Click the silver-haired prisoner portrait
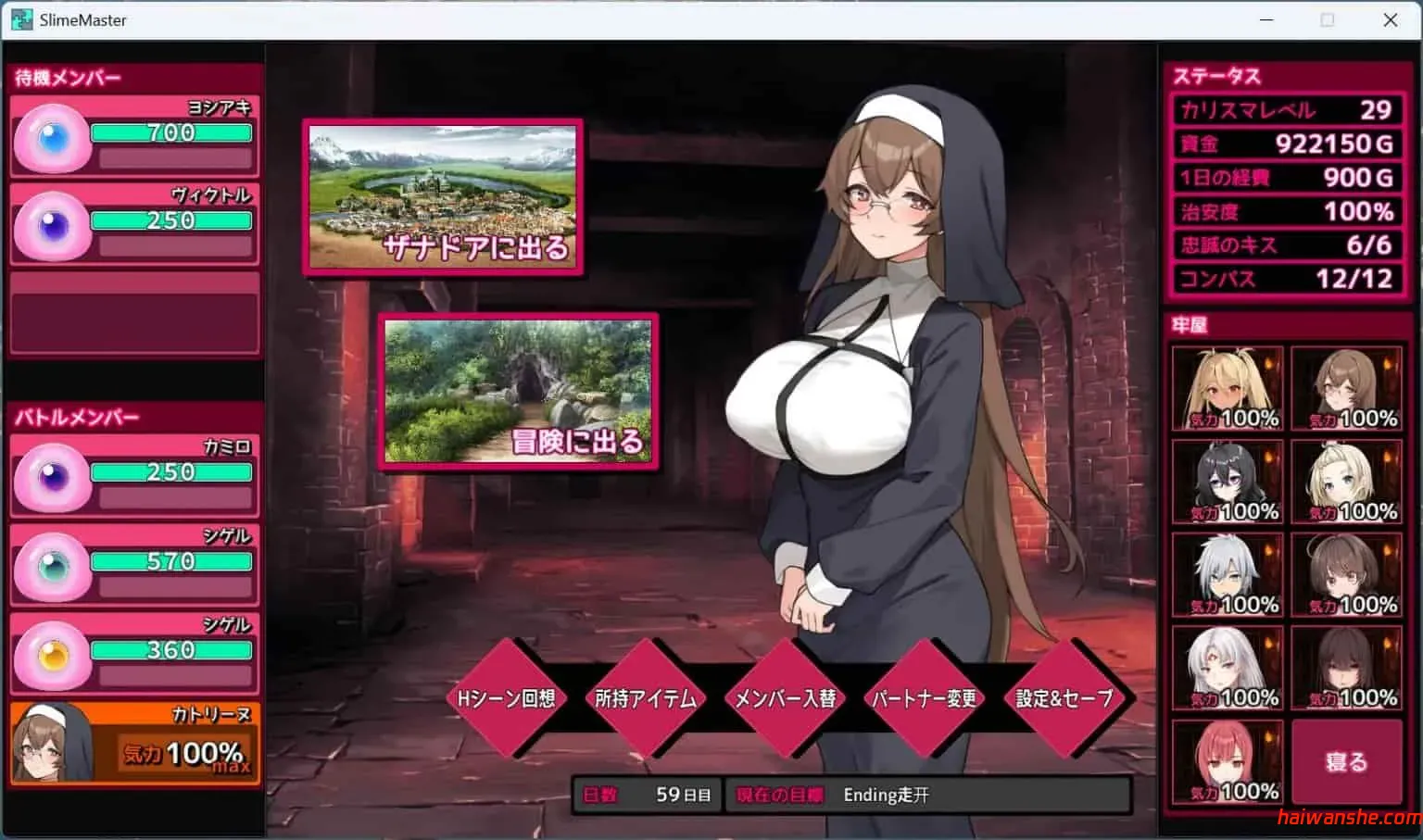The image size is (1423, 840). 1227,572
